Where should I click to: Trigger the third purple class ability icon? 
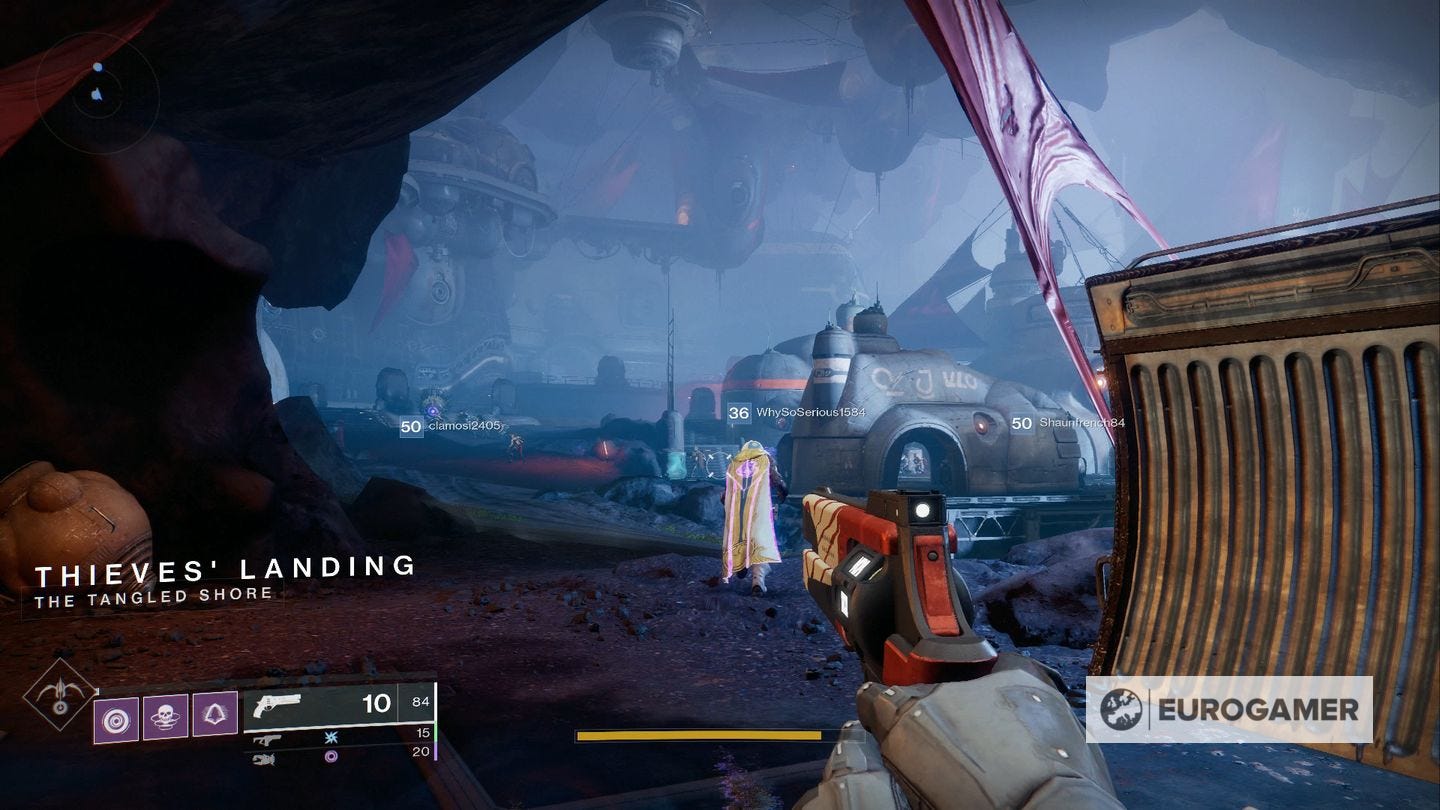[215, 714]
